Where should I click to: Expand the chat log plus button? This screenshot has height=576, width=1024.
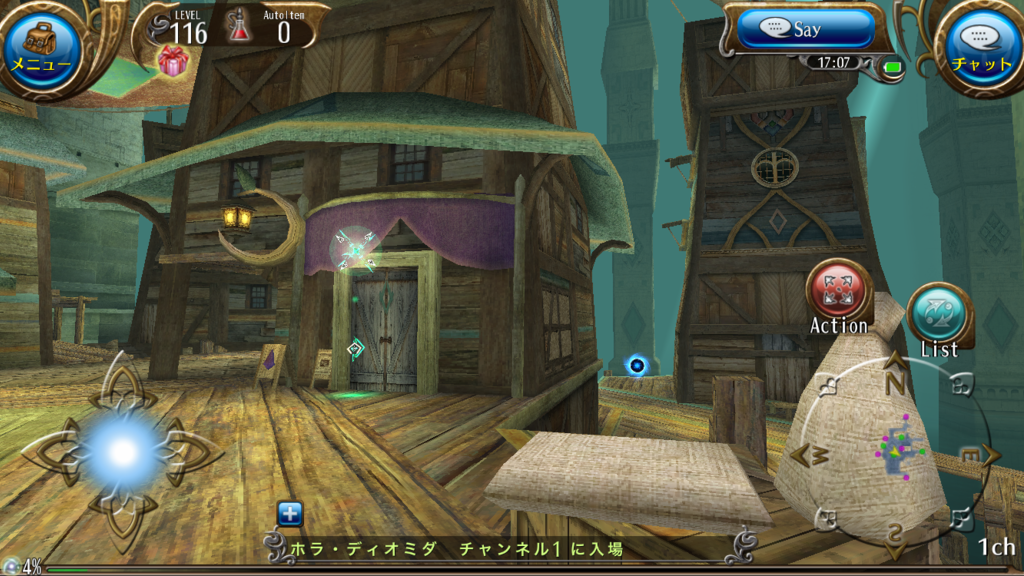coord(290,514)
